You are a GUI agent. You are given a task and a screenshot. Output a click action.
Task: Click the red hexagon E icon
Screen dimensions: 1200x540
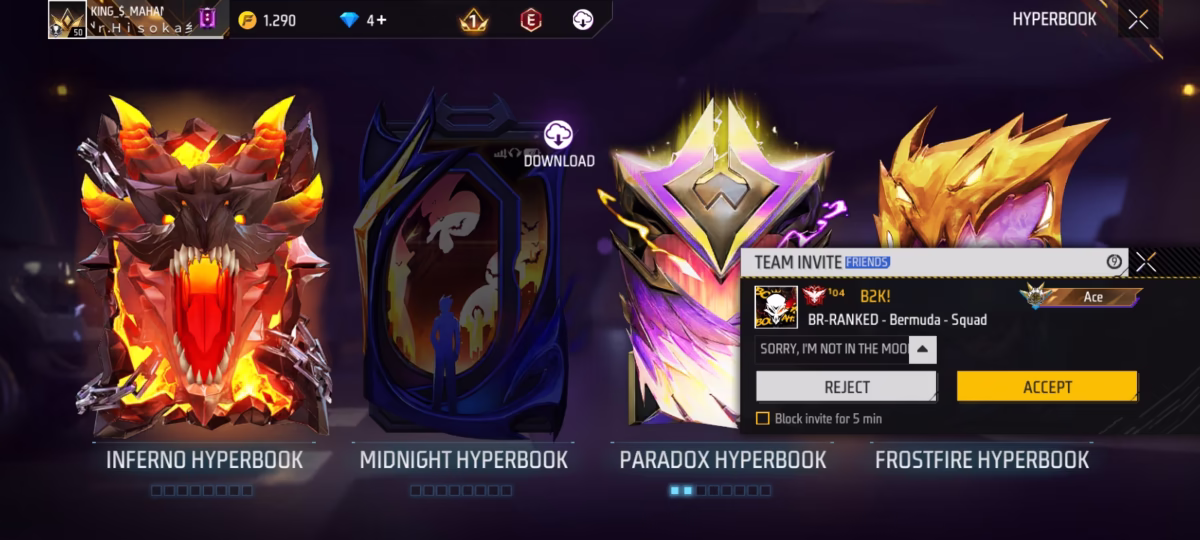[531, 20]
